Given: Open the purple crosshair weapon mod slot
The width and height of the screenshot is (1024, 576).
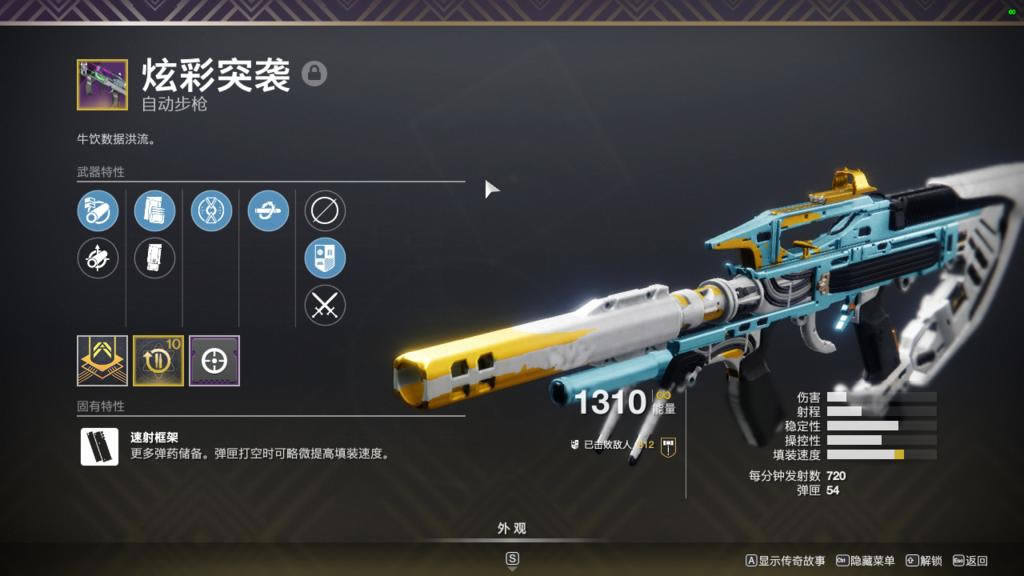Looking at the screenshot, I should [x=214, y=360].
